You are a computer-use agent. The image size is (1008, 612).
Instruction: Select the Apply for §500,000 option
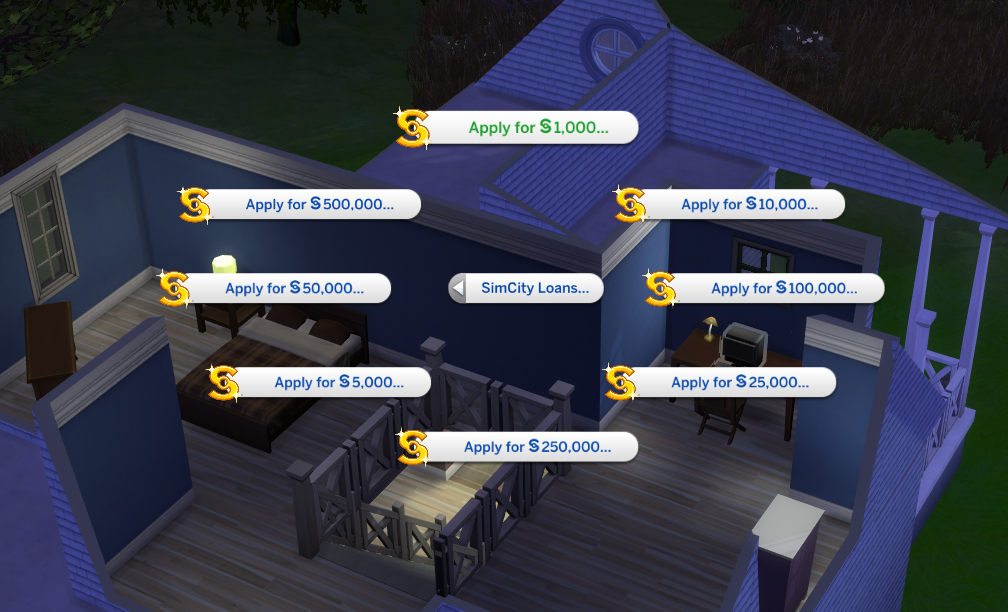pos(319,204)
